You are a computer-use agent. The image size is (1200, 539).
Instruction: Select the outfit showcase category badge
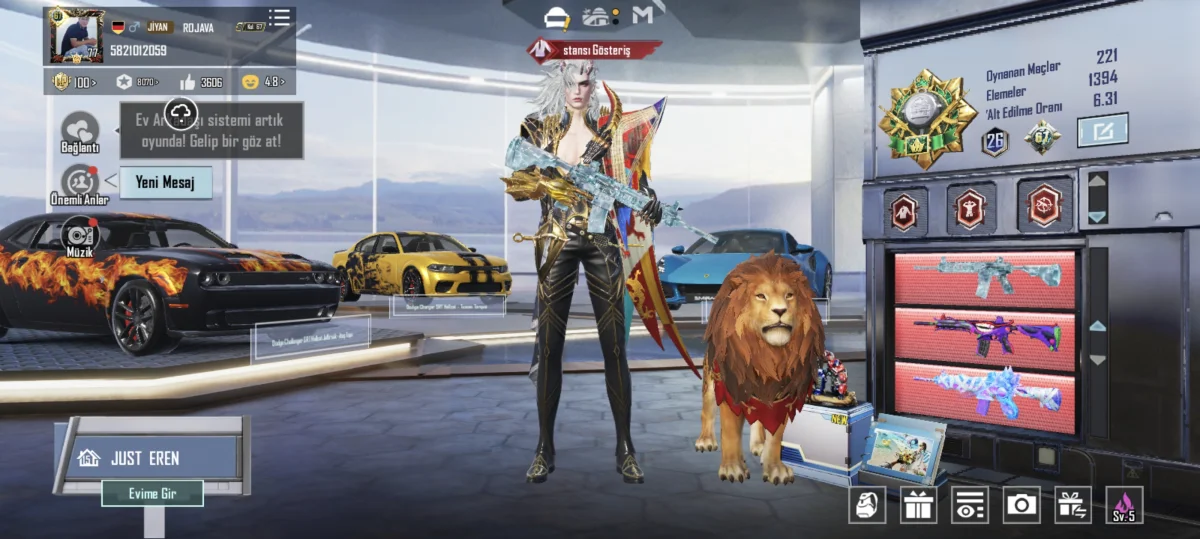(x=906, y=210)
